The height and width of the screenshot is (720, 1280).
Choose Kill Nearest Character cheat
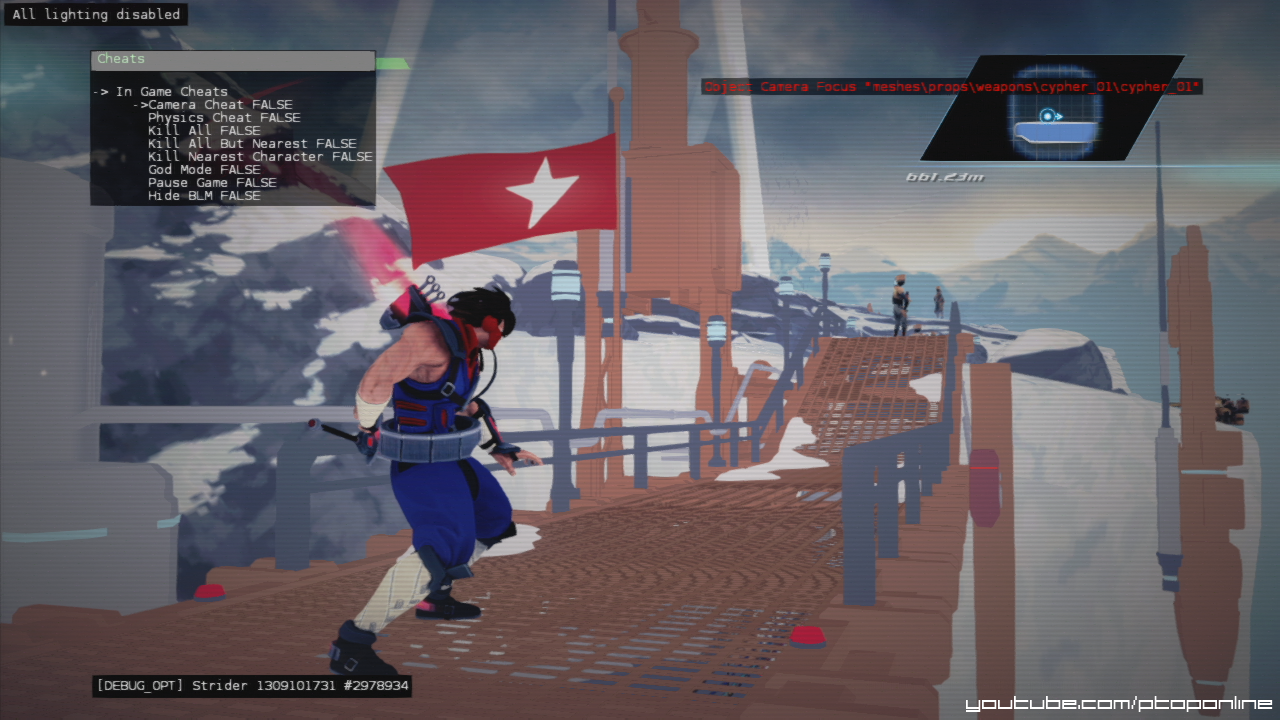[259, 157]
